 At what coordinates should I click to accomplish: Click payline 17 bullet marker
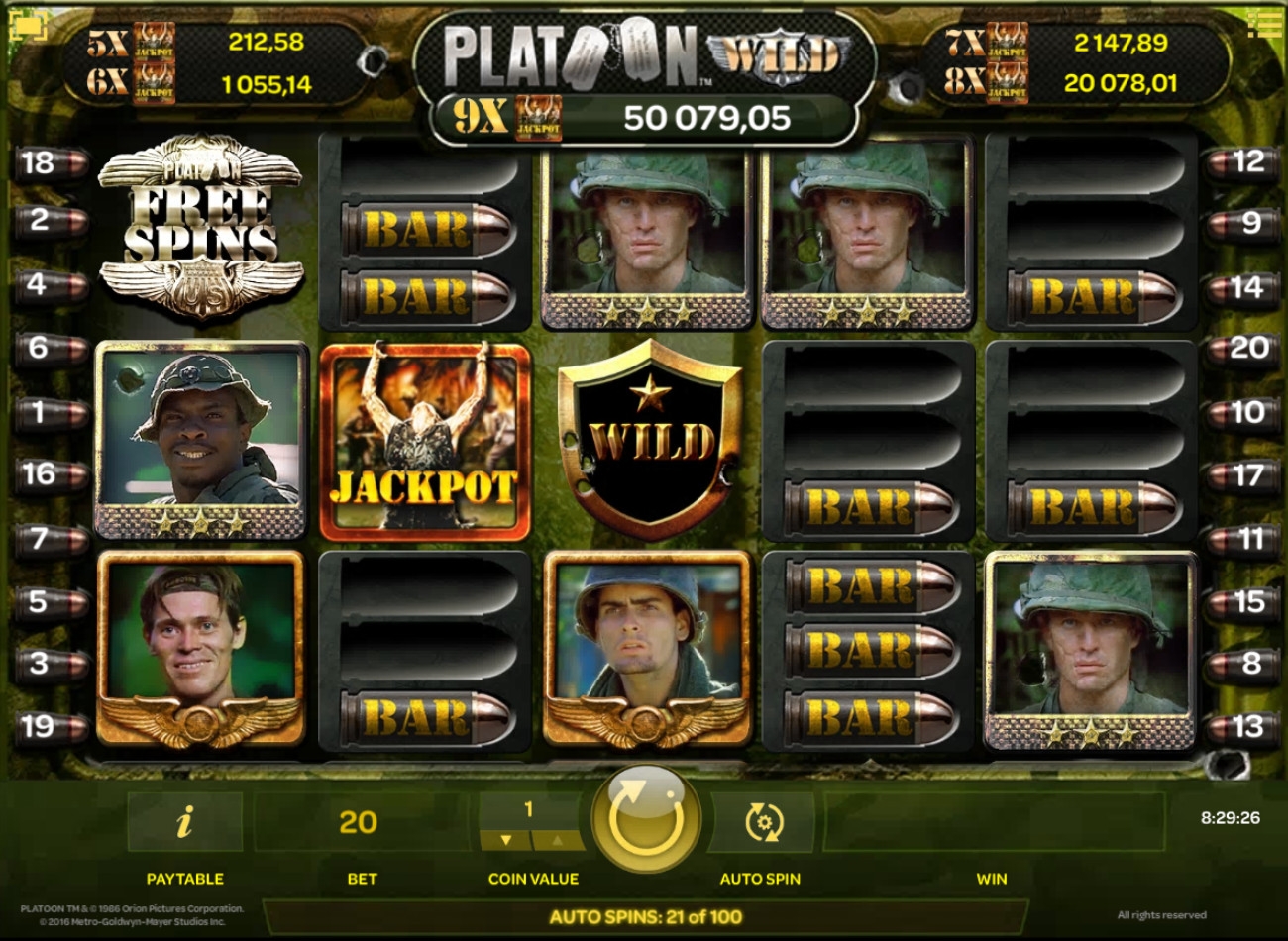coord(1241,475)
